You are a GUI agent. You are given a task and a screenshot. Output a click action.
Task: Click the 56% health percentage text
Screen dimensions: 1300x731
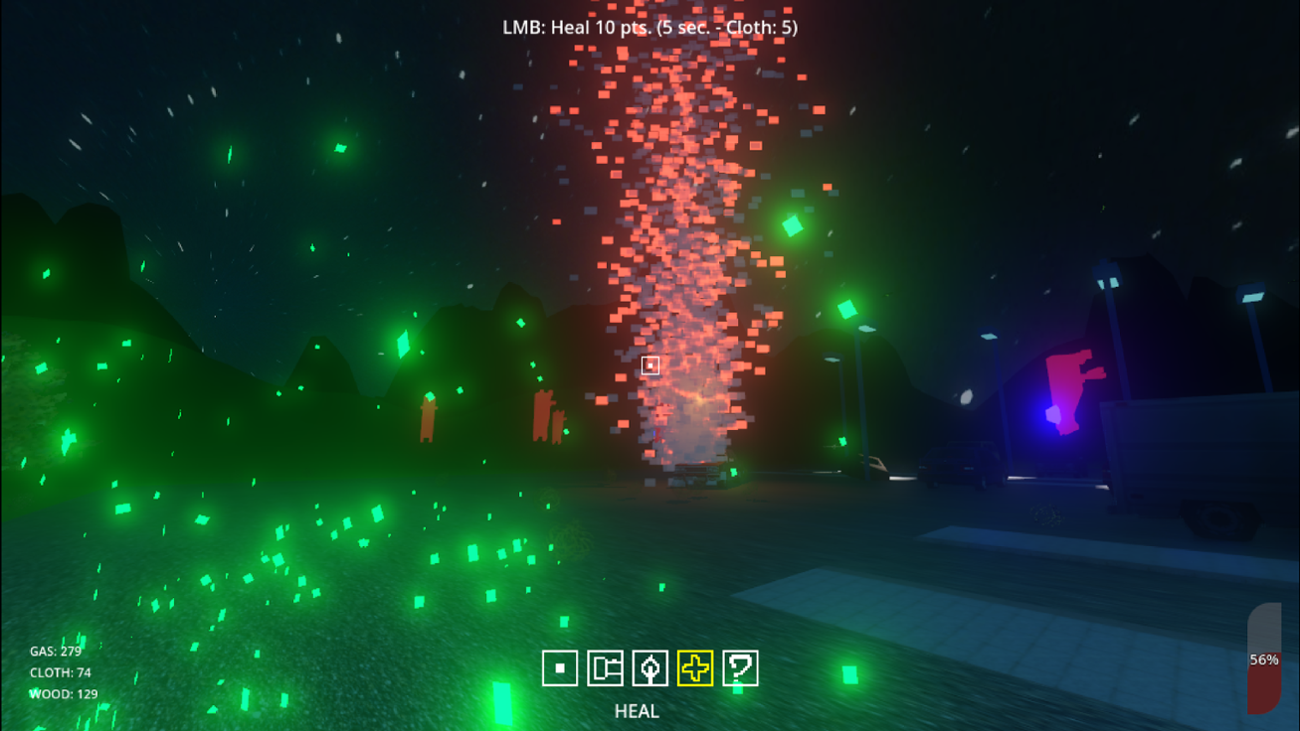1264,659
